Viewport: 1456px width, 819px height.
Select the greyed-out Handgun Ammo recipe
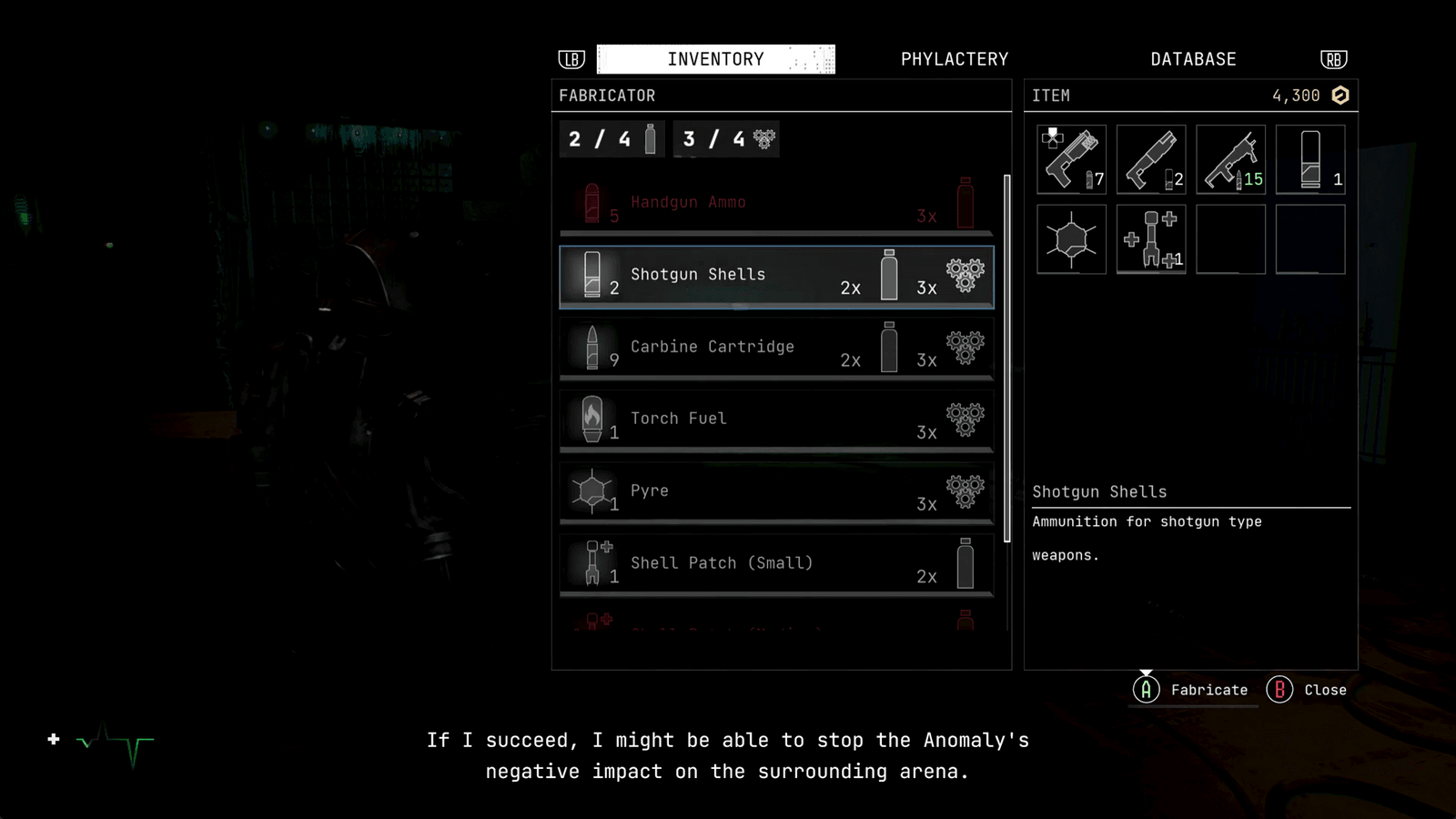[x=776, y=203]
